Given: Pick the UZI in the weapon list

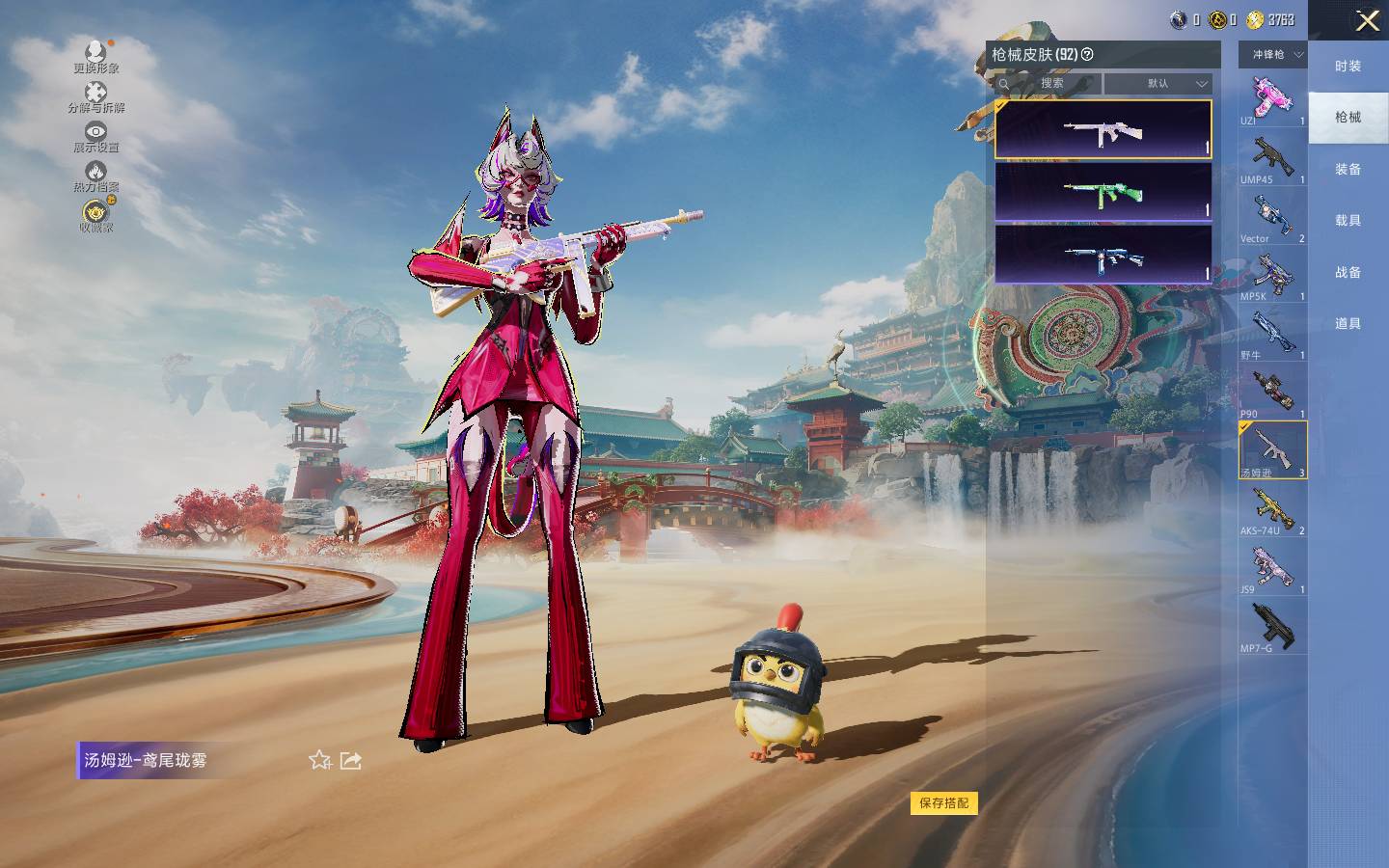Looking at the screenshot, I should [x=1272, y=100].
